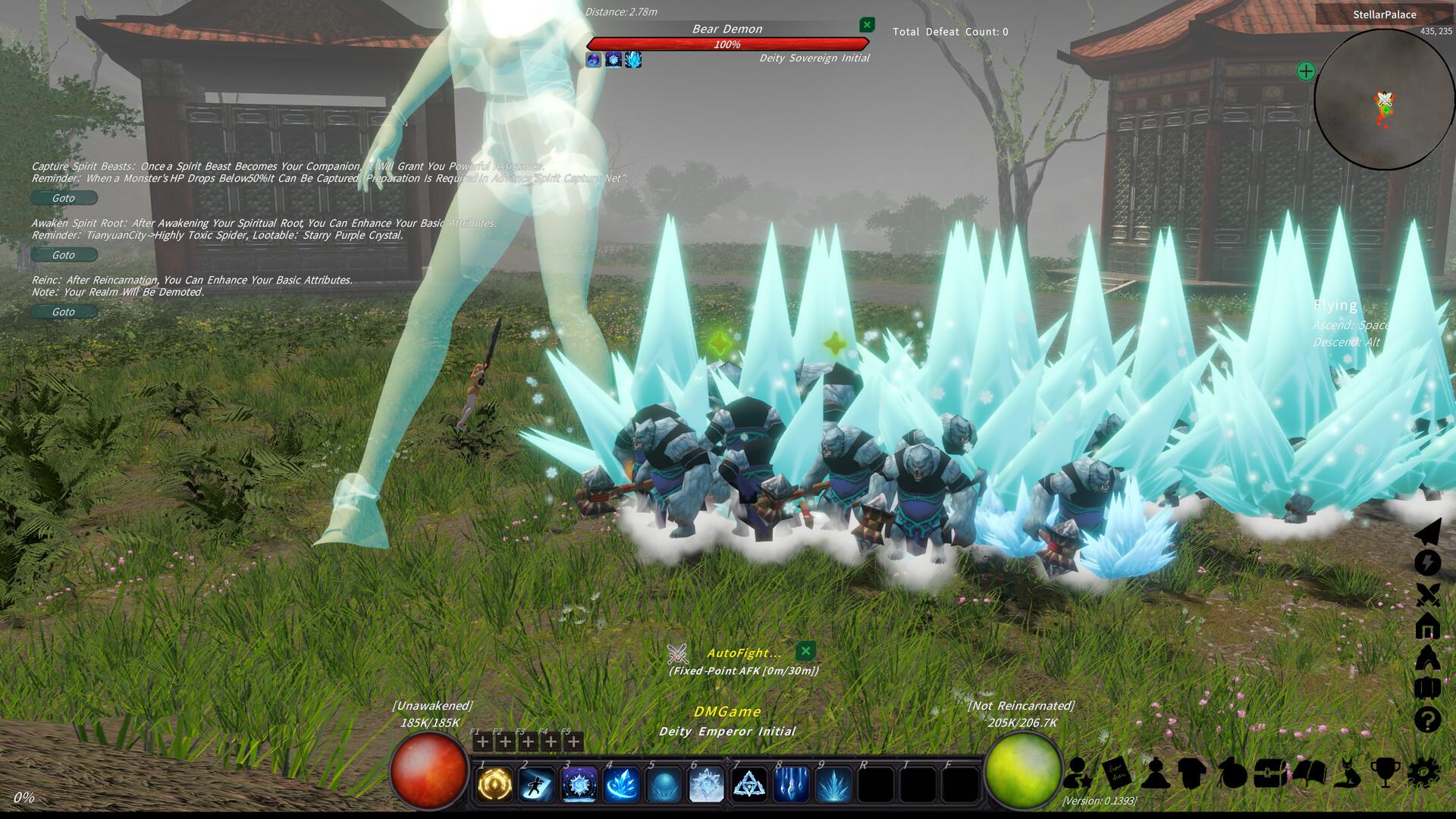The width and height of the screenshot is (1456, 819).
Task: Open the fox spirit beast menu
Action: point(1348,773)
